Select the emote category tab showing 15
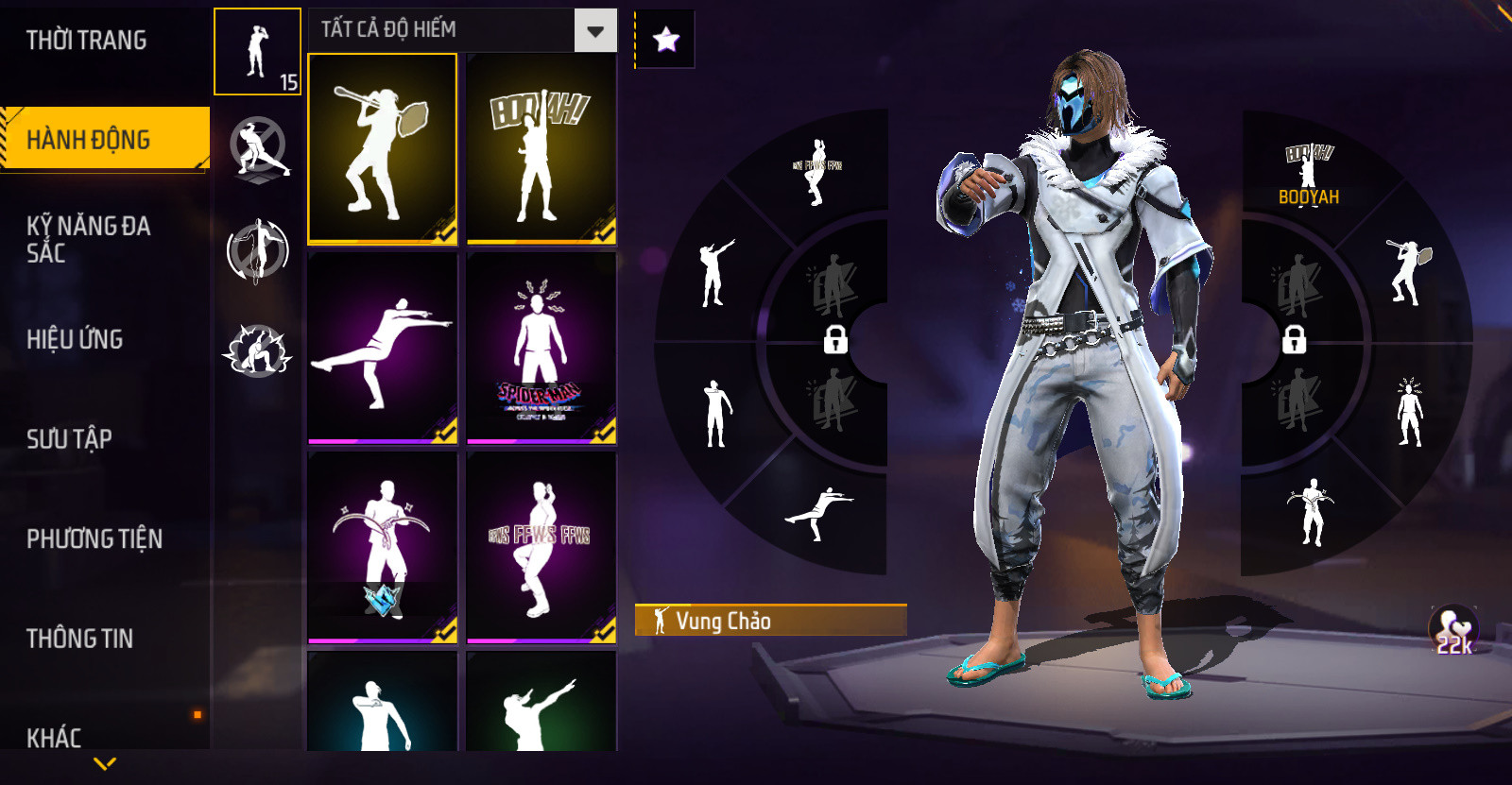This screenshot has height=785, width=1512. 257,52
